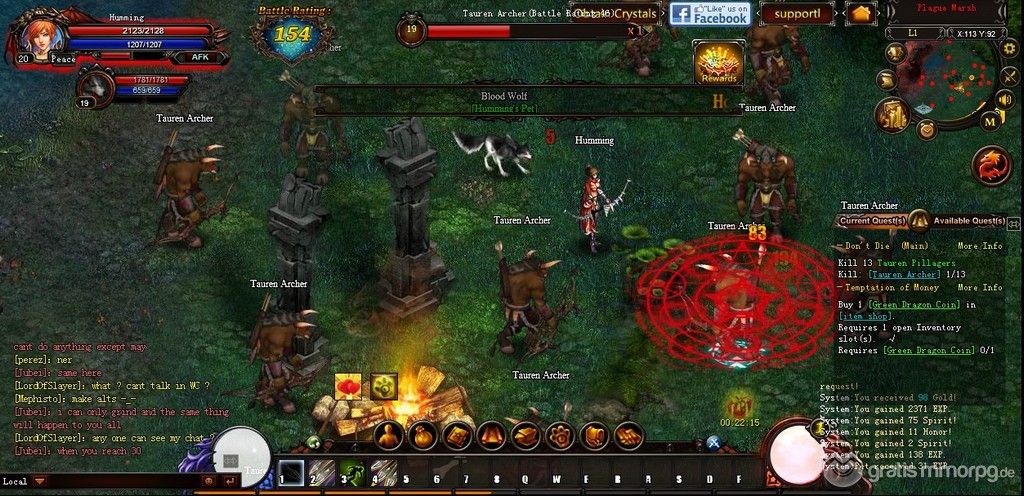This screenshot has width=1024, height=496.
Task: Open the Local chat channel dropdown
Action: point(40,481)
